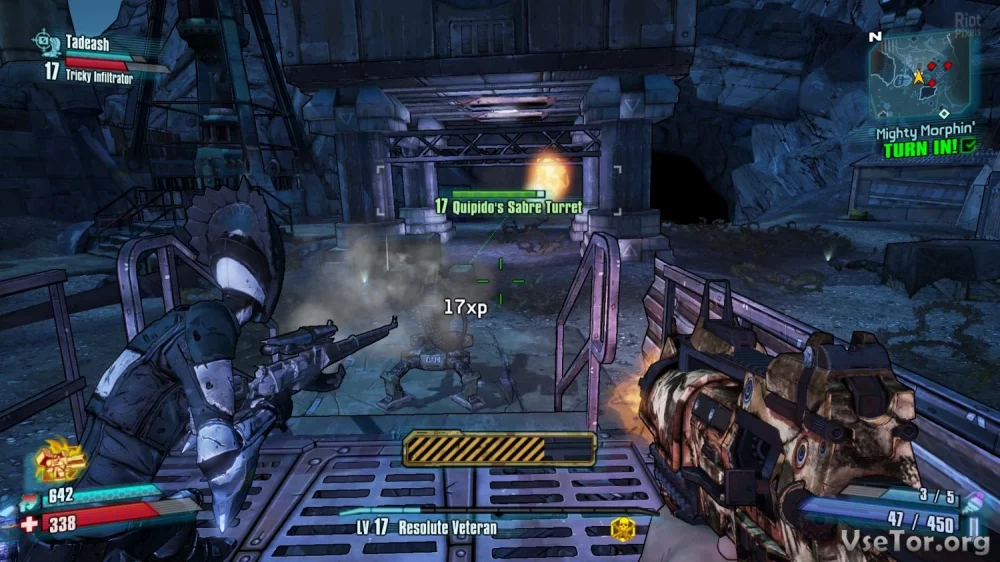1000x562 pixels.
Task: Select the Mighty Morphin' mission tracker
Action: [x=923, y=131]
